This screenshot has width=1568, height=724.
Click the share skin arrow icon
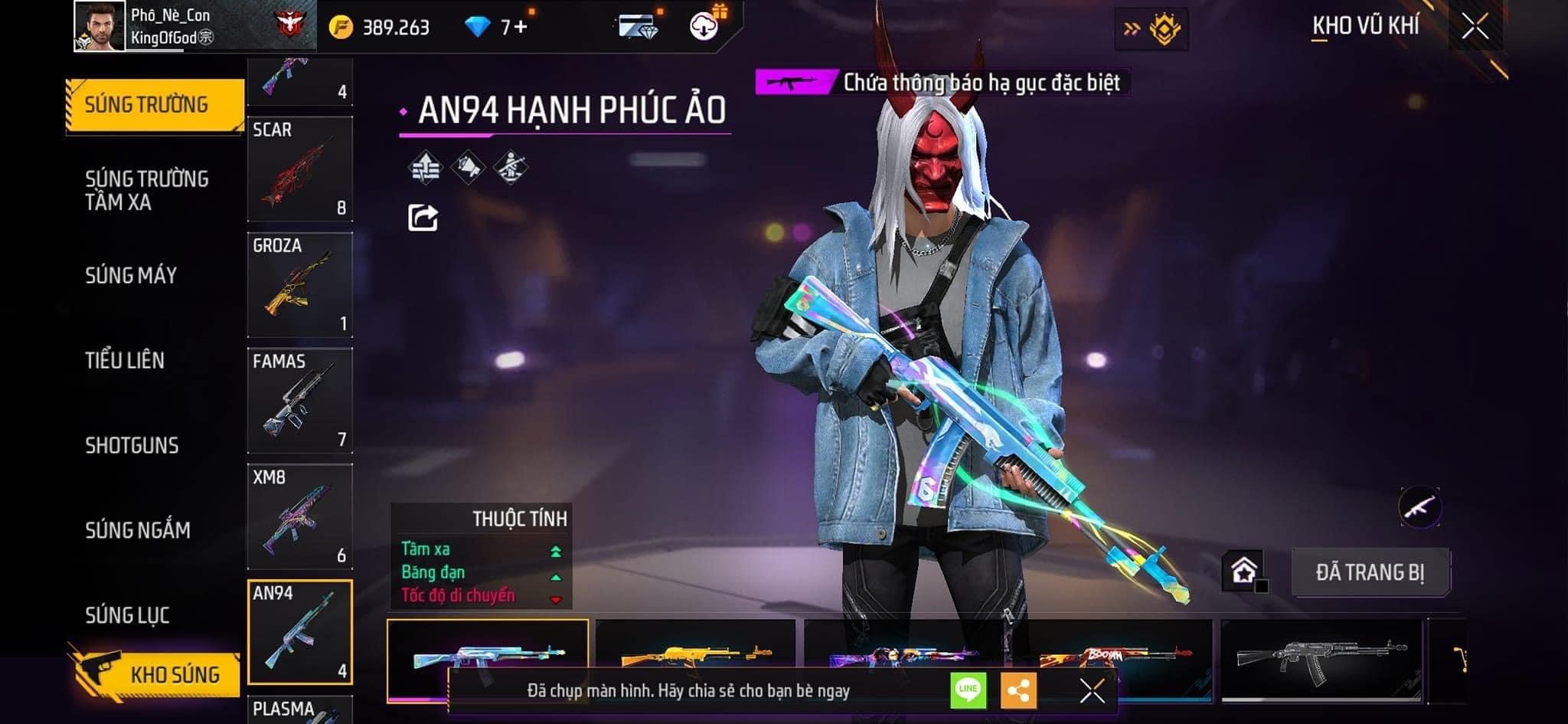click(423, 218)
